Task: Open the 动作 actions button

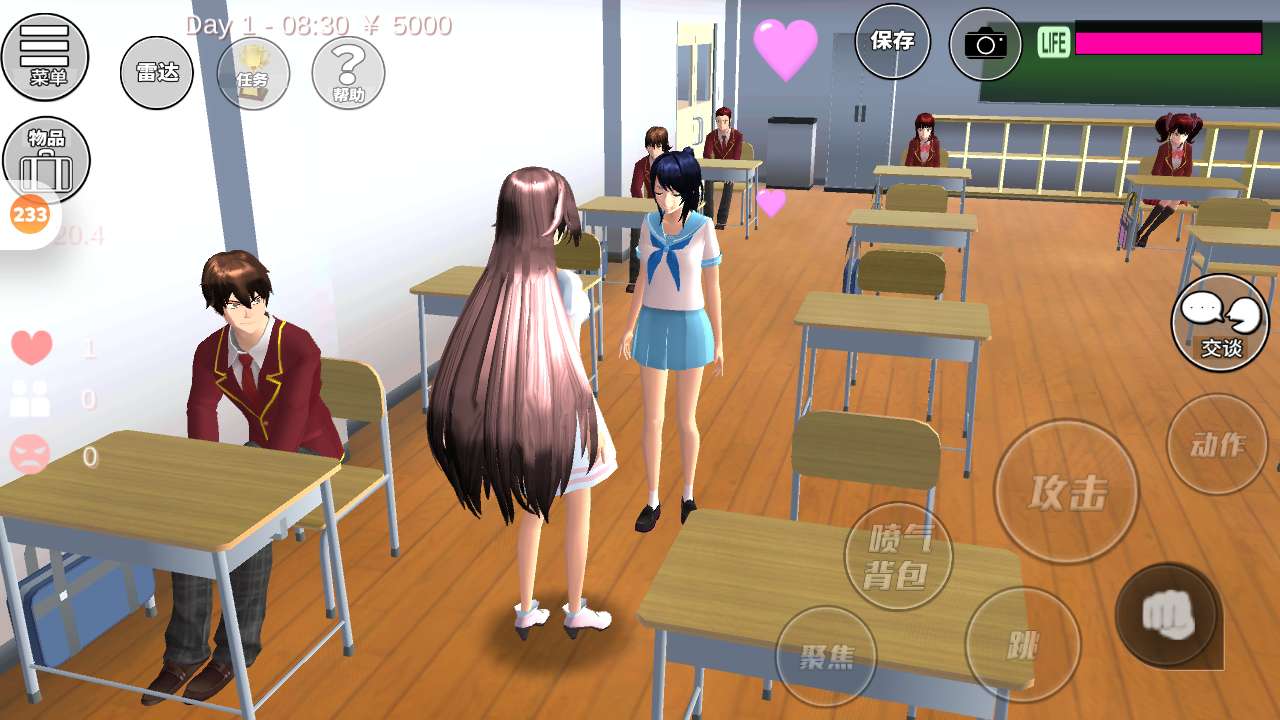Action: [1217, 444]
